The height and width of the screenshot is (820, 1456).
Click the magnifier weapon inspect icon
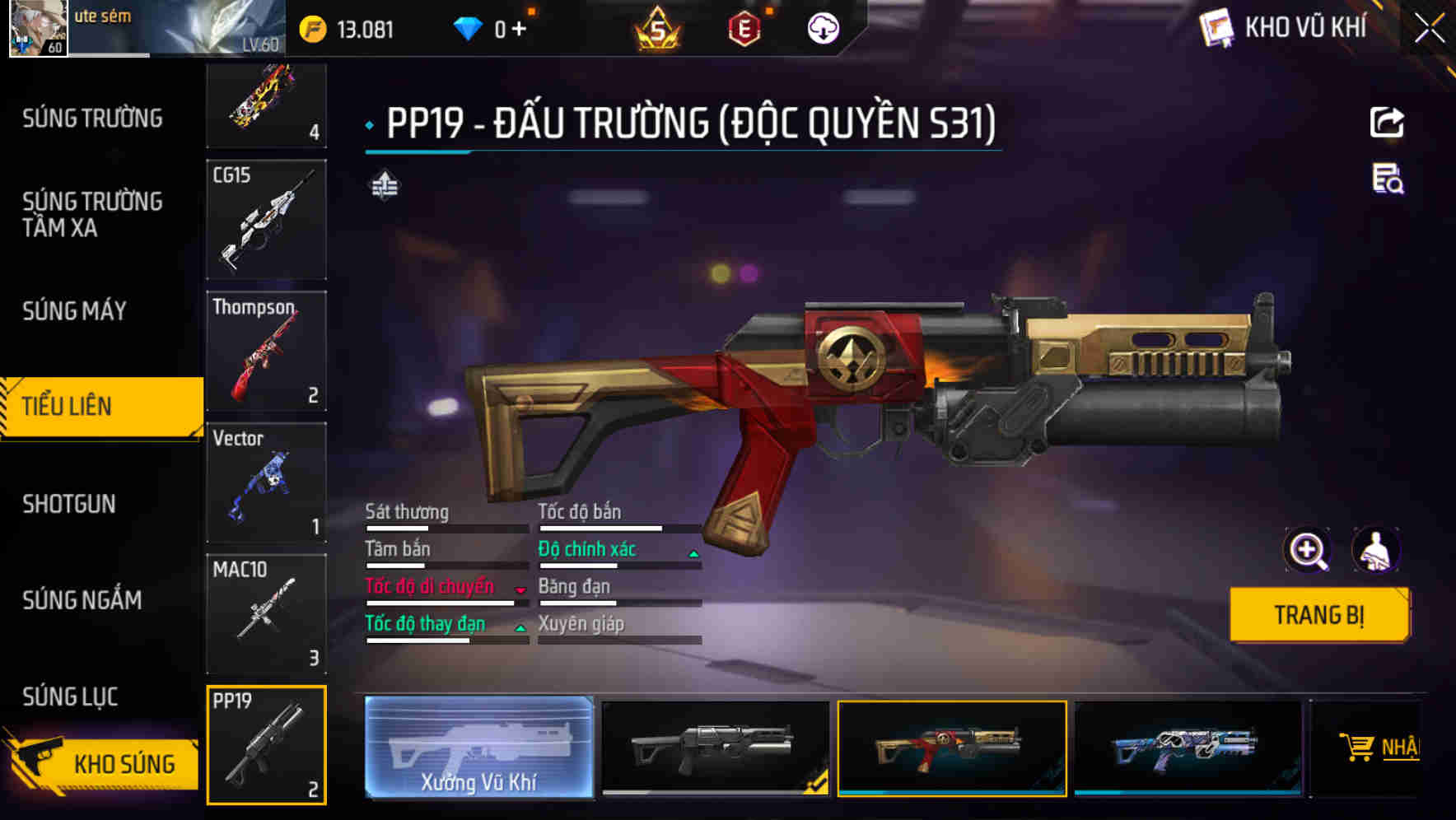click(x=1309, y=550)
